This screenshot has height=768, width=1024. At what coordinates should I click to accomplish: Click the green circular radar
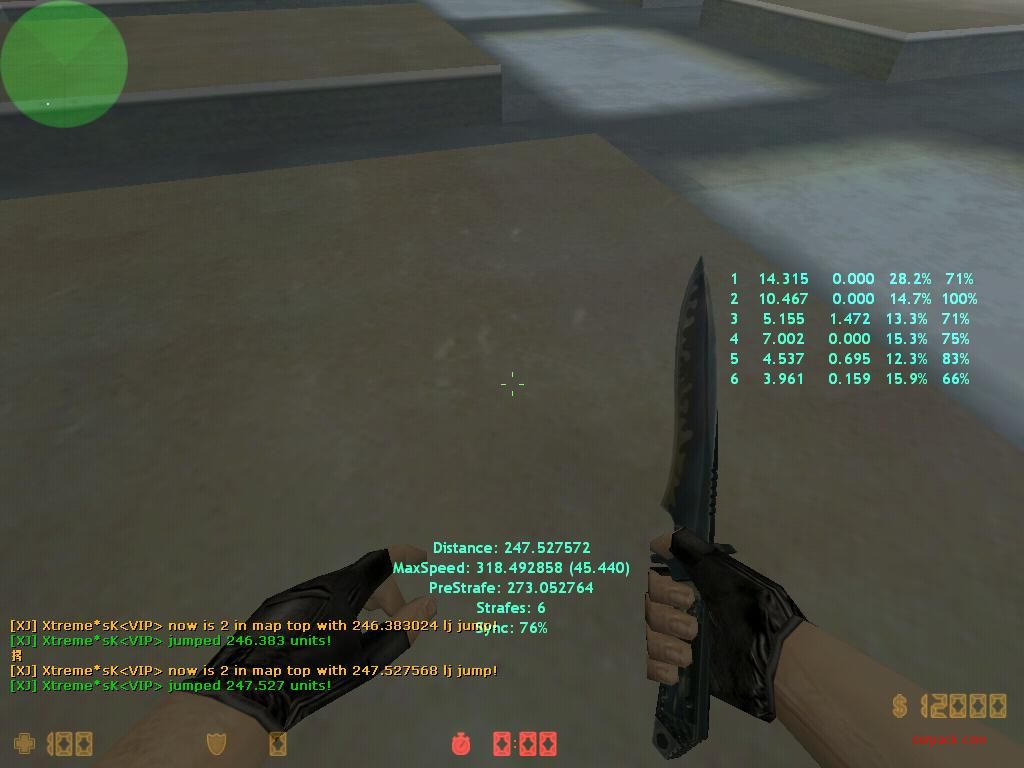pyautogui.click(x=64, y=64)
